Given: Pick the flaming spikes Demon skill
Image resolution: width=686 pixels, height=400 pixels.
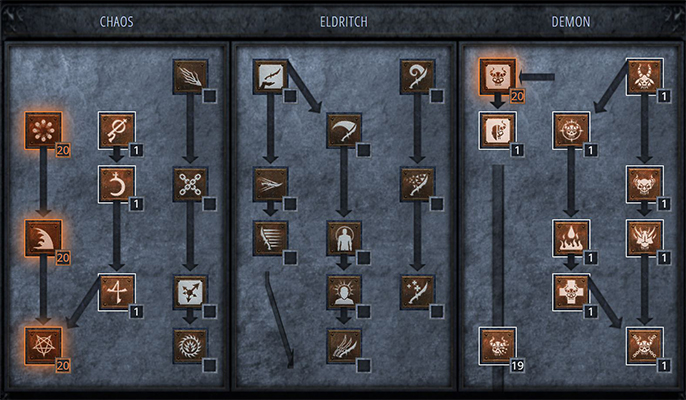Looking at the screenshot, I should click(569, 238).
